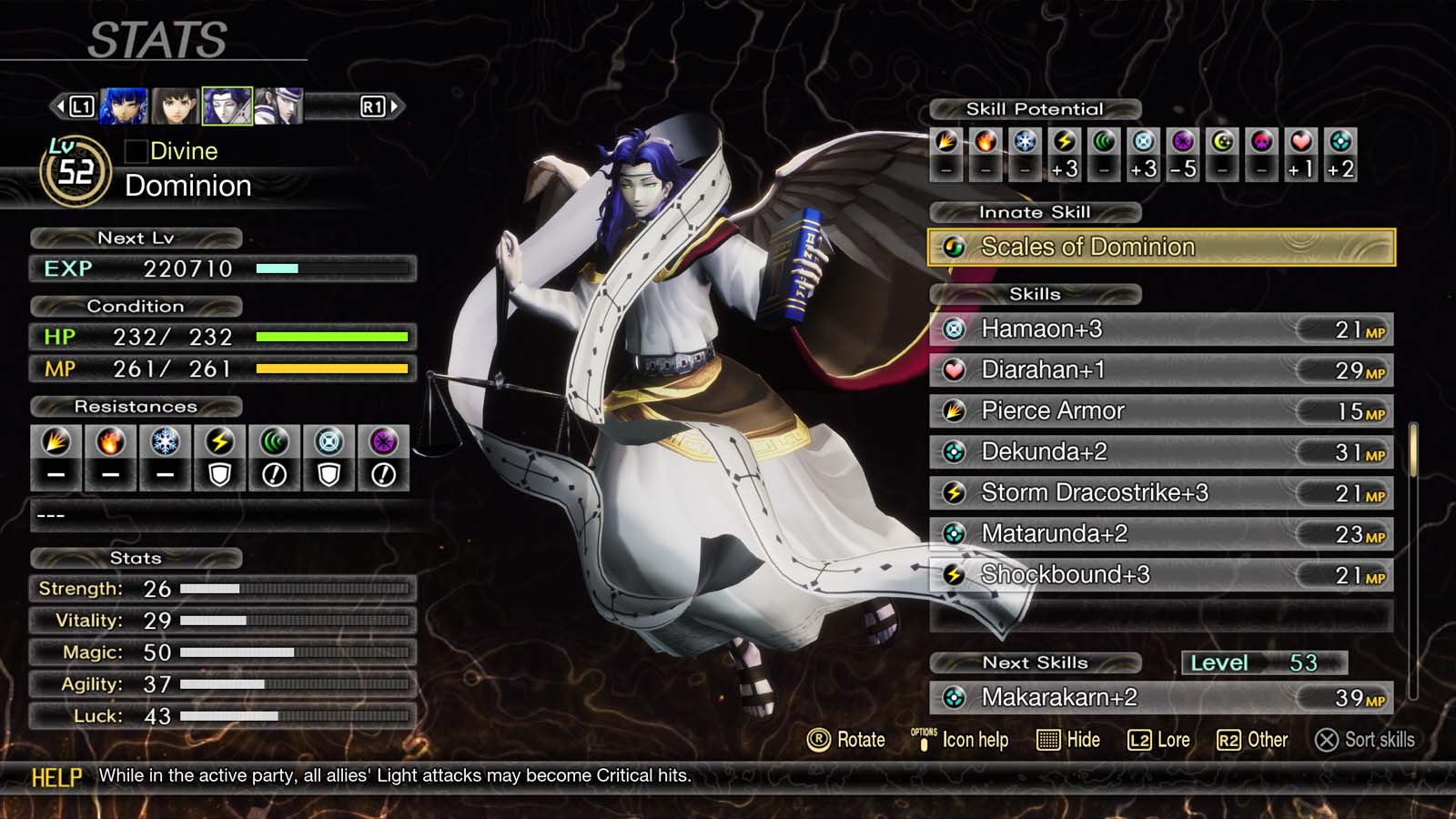The height and width of the screenshot is (819, 1456).
Task: Click the physical icon next to Pierce Armor
Action: 954,411
